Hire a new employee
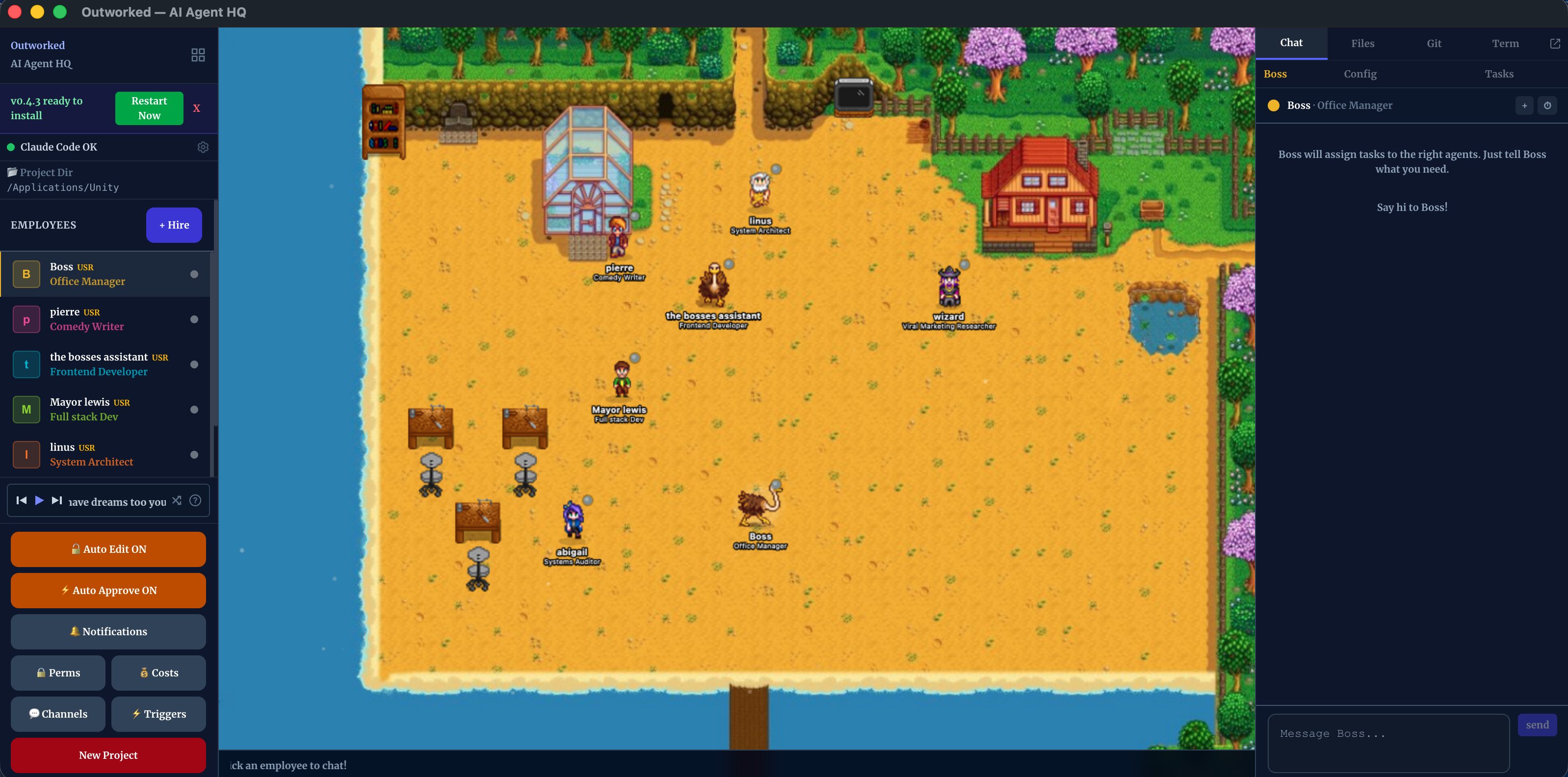This screenshot has width=1568, height=777. pyautogui.click(x=174, y=225)
